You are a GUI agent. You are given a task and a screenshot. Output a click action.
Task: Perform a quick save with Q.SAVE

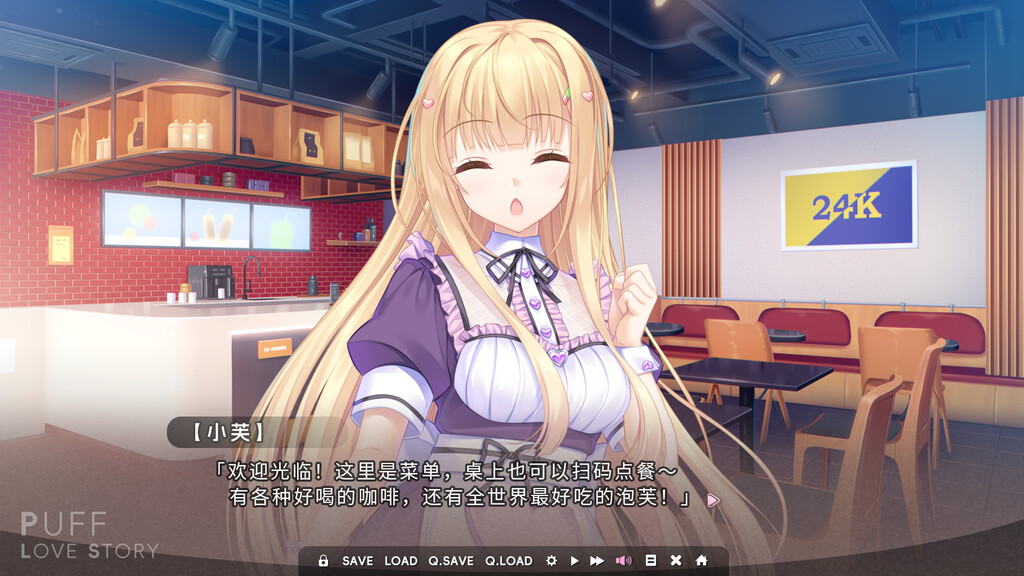tap(451, 561)
